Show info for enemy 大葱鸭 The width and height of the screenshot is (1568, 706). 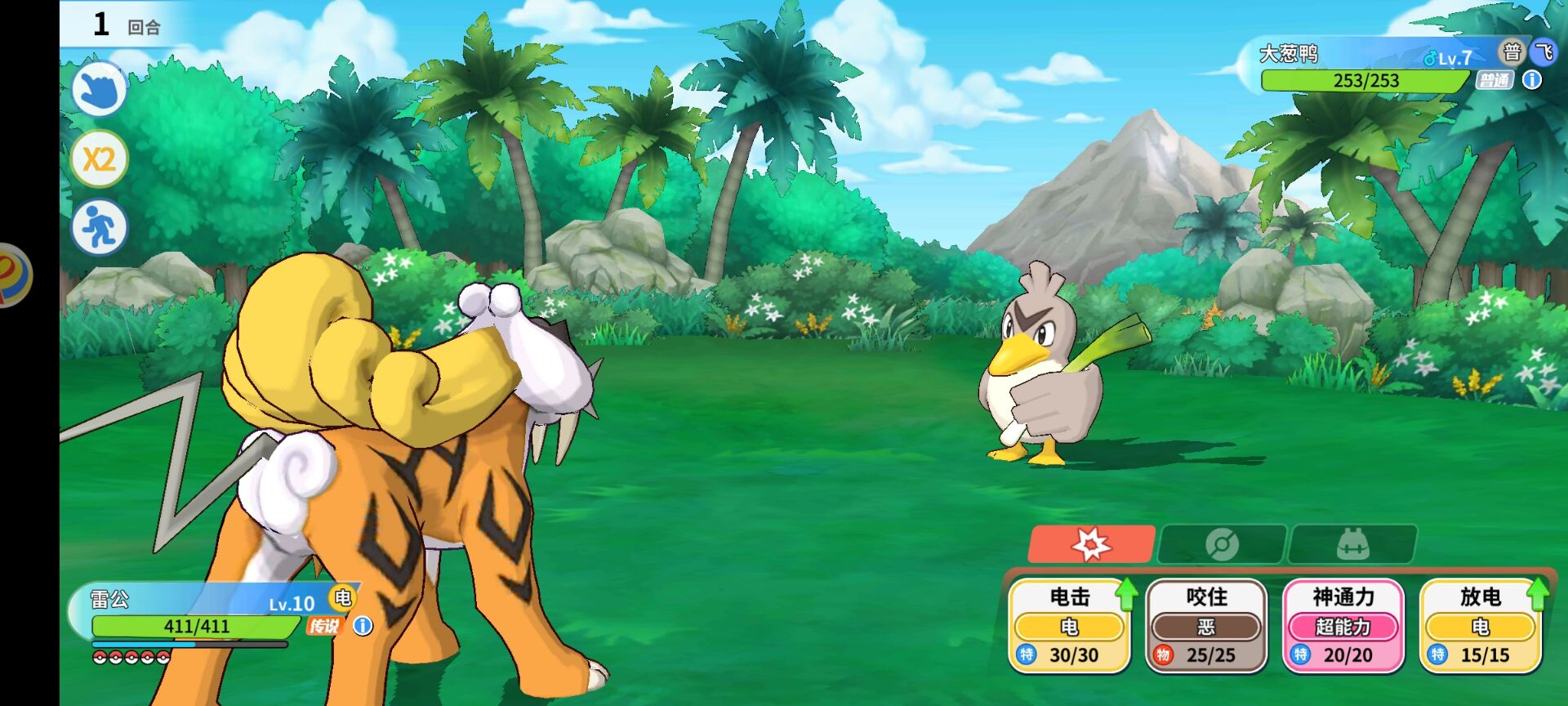tap(1532, 80)
